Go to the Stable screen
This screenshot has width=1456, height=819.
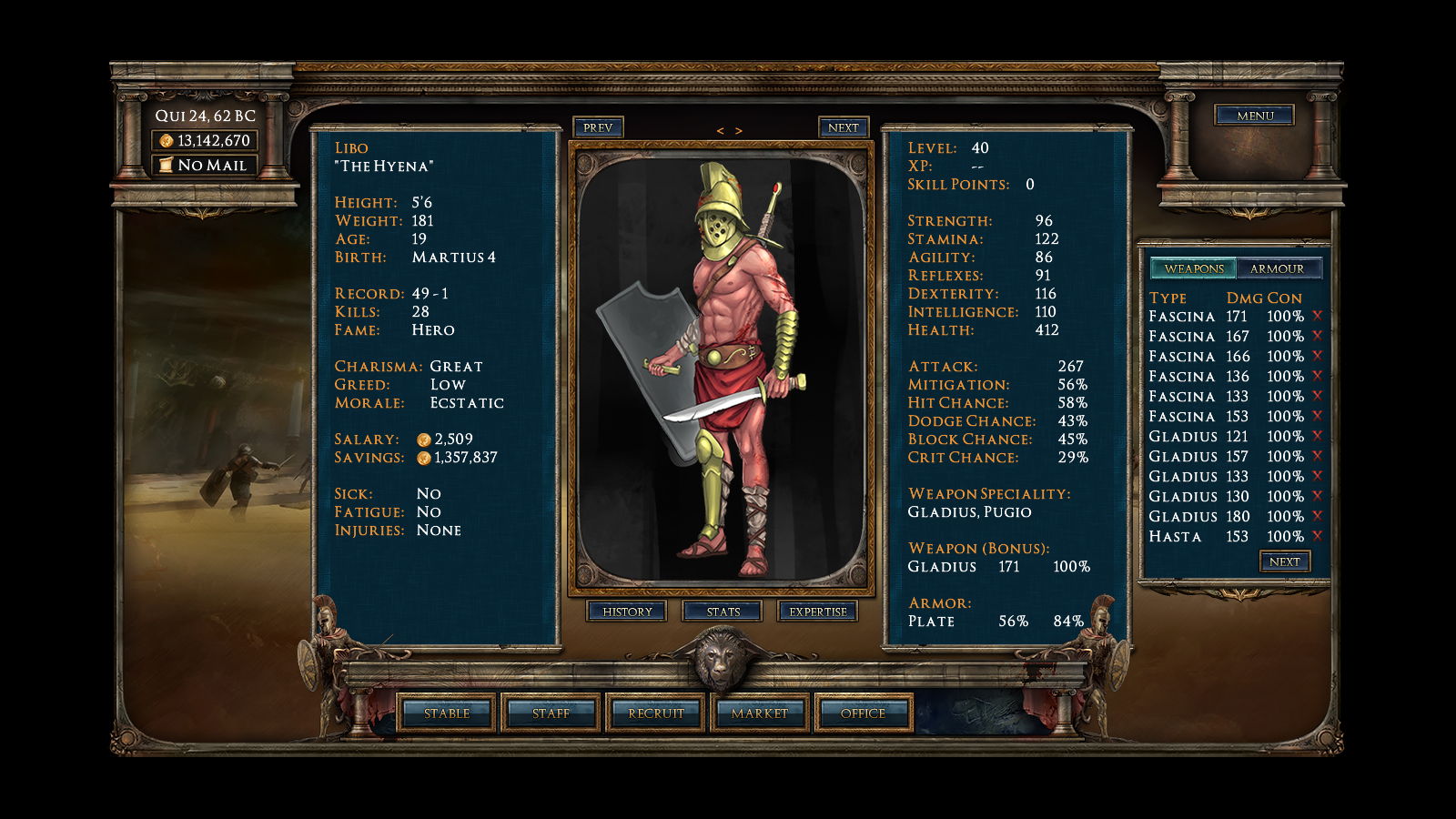pos(447,713)
